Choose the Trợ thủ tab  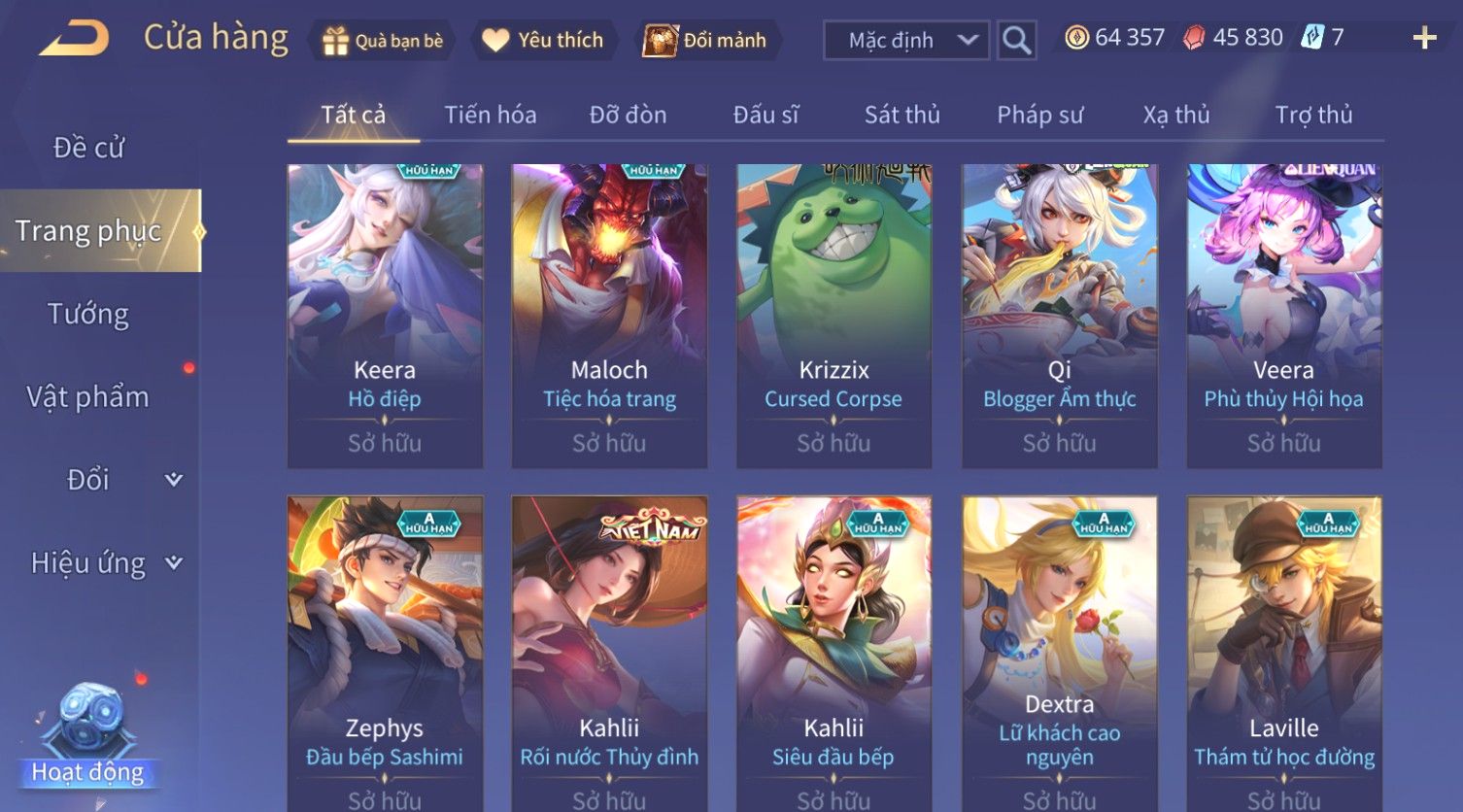(x=1313, y=116)
